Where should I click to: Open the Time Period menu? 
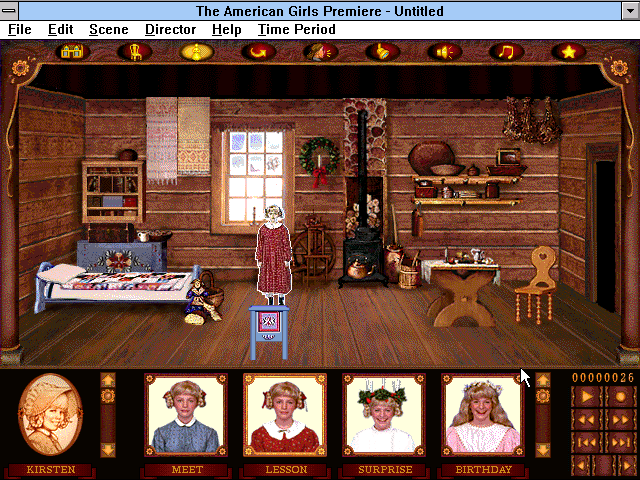tap(296, 29)
